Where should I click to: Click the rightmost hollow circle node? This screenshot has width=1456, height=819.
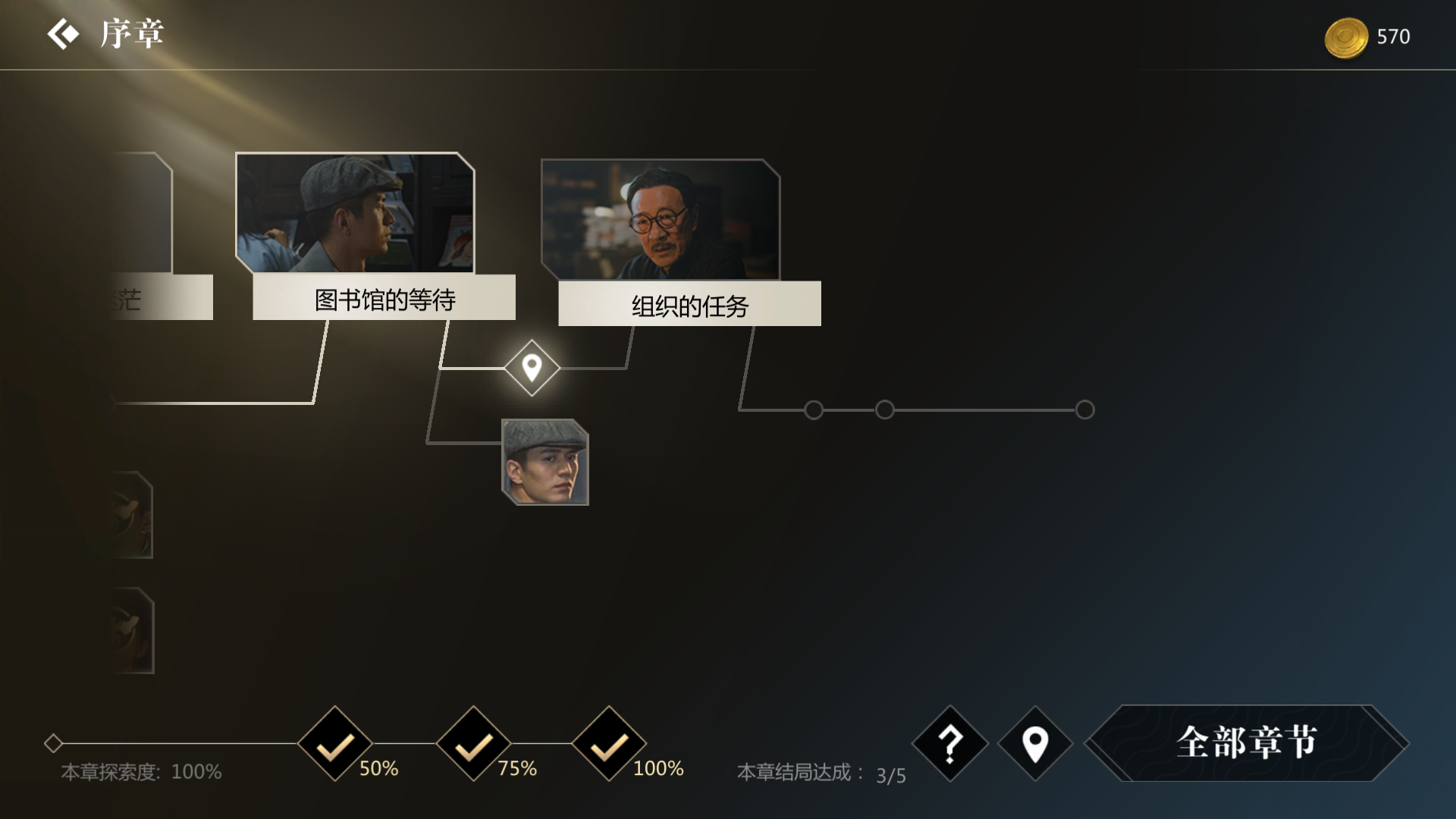(x=1083, y=409)
